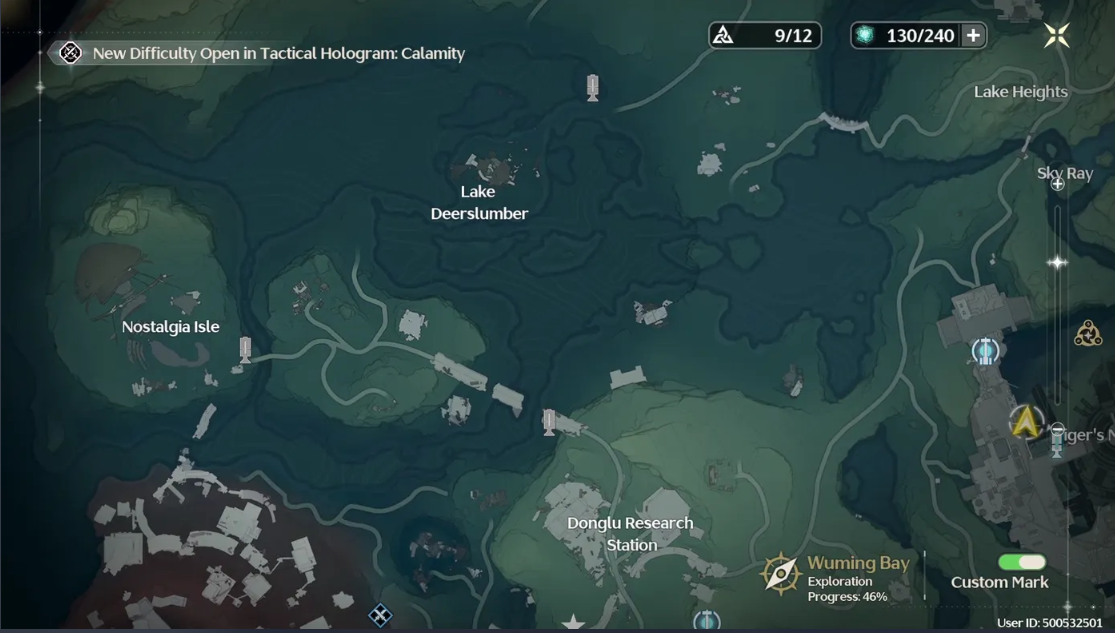Zoom in with the slider's plus button
Viewport: 1115px width, 633px height.
coord(1057,184)
